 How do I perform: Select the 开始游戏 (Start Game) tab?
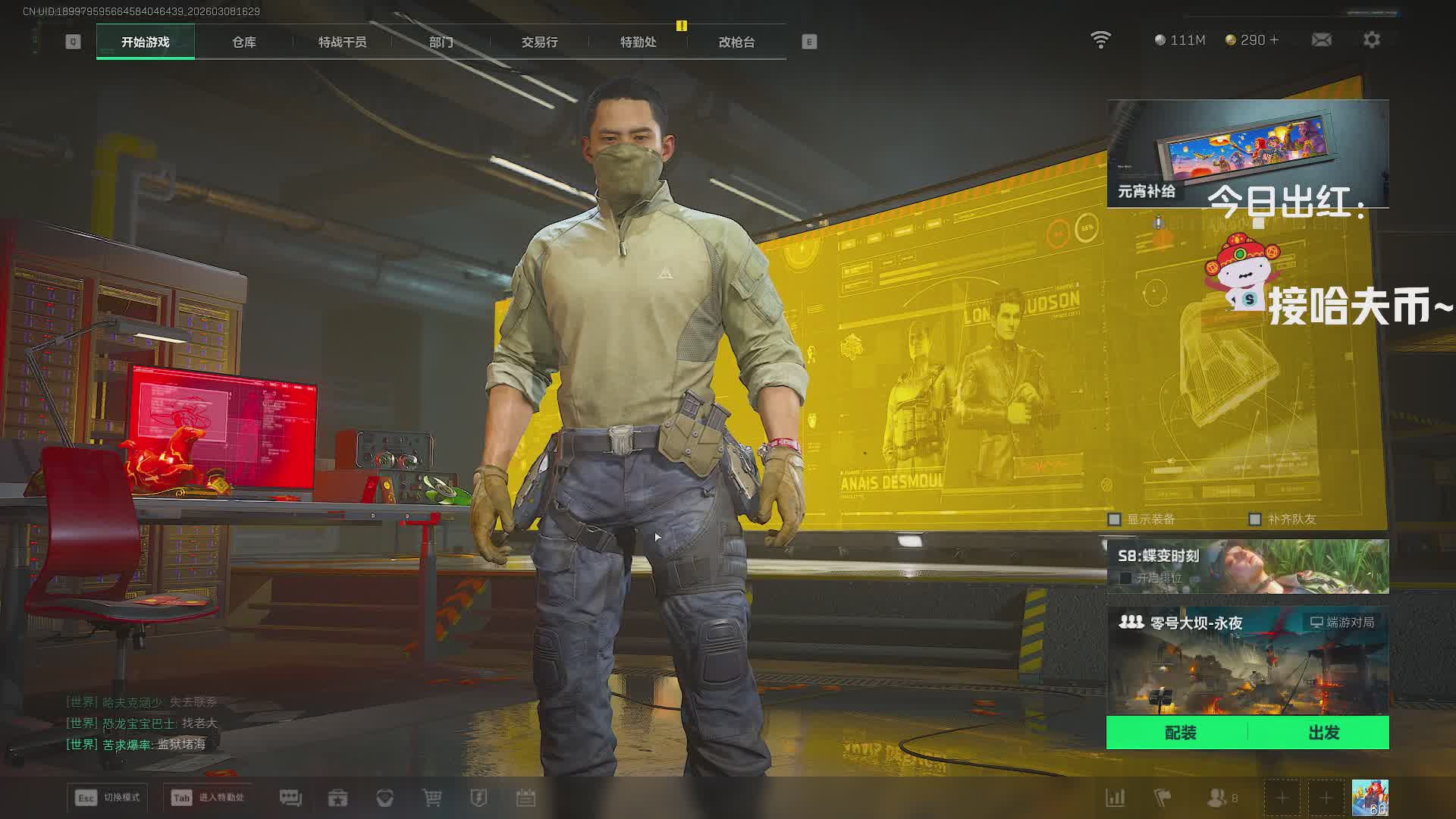click(x=145, y=42)
